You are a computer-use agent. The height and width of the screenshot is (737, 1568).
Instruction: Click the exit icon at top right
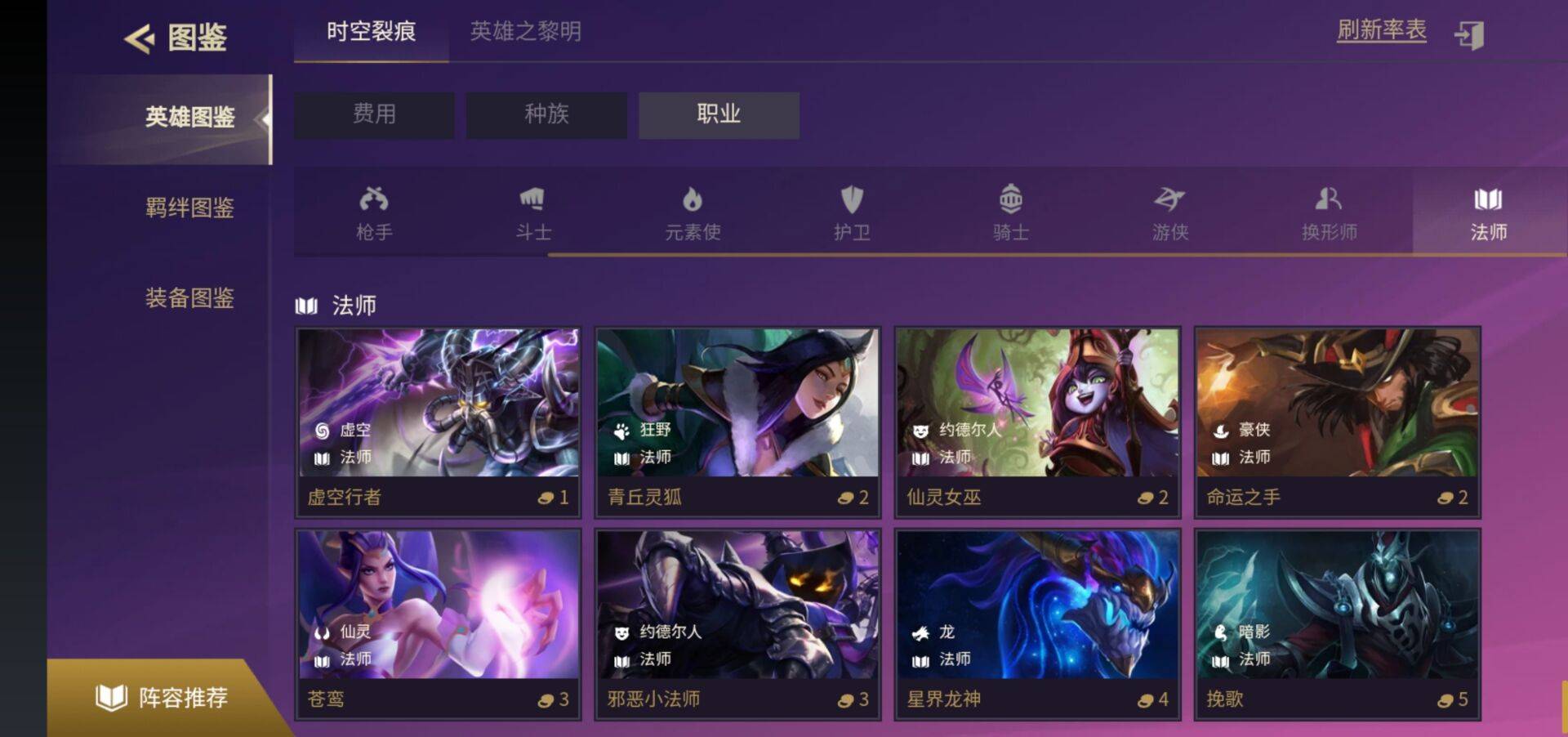click(x=1472, y=35)
